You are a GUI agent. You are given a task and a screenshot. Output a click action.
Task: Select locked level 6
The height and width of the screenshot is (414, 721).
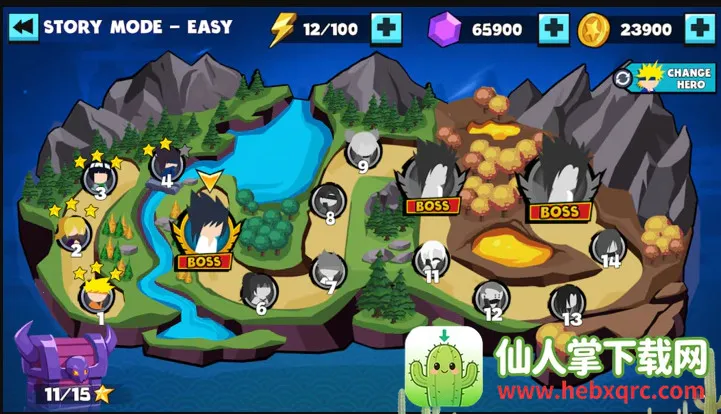coord(258,291)
